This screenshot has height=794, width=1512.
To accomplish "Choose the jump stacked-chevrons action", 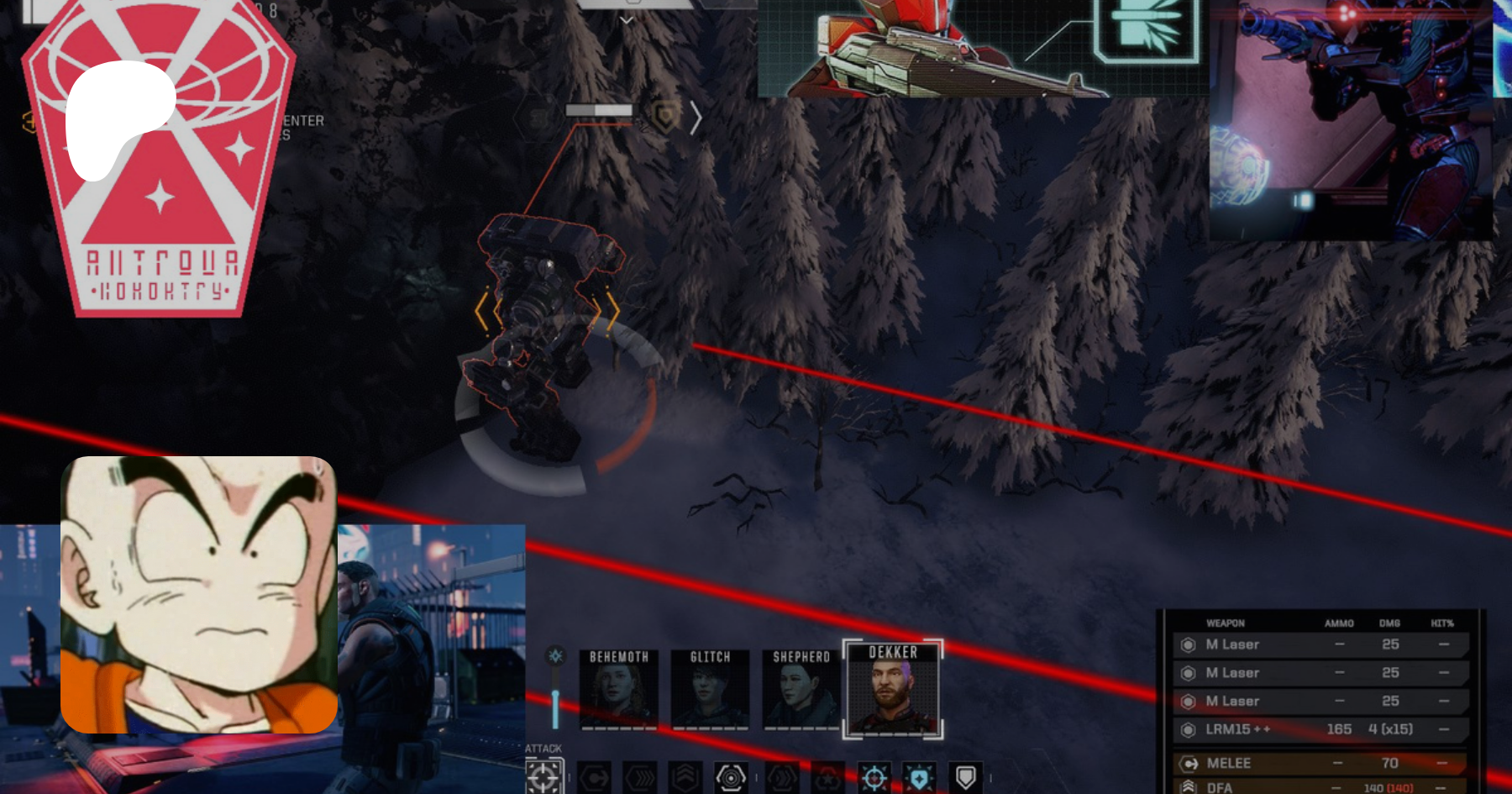I will [685, 779].
